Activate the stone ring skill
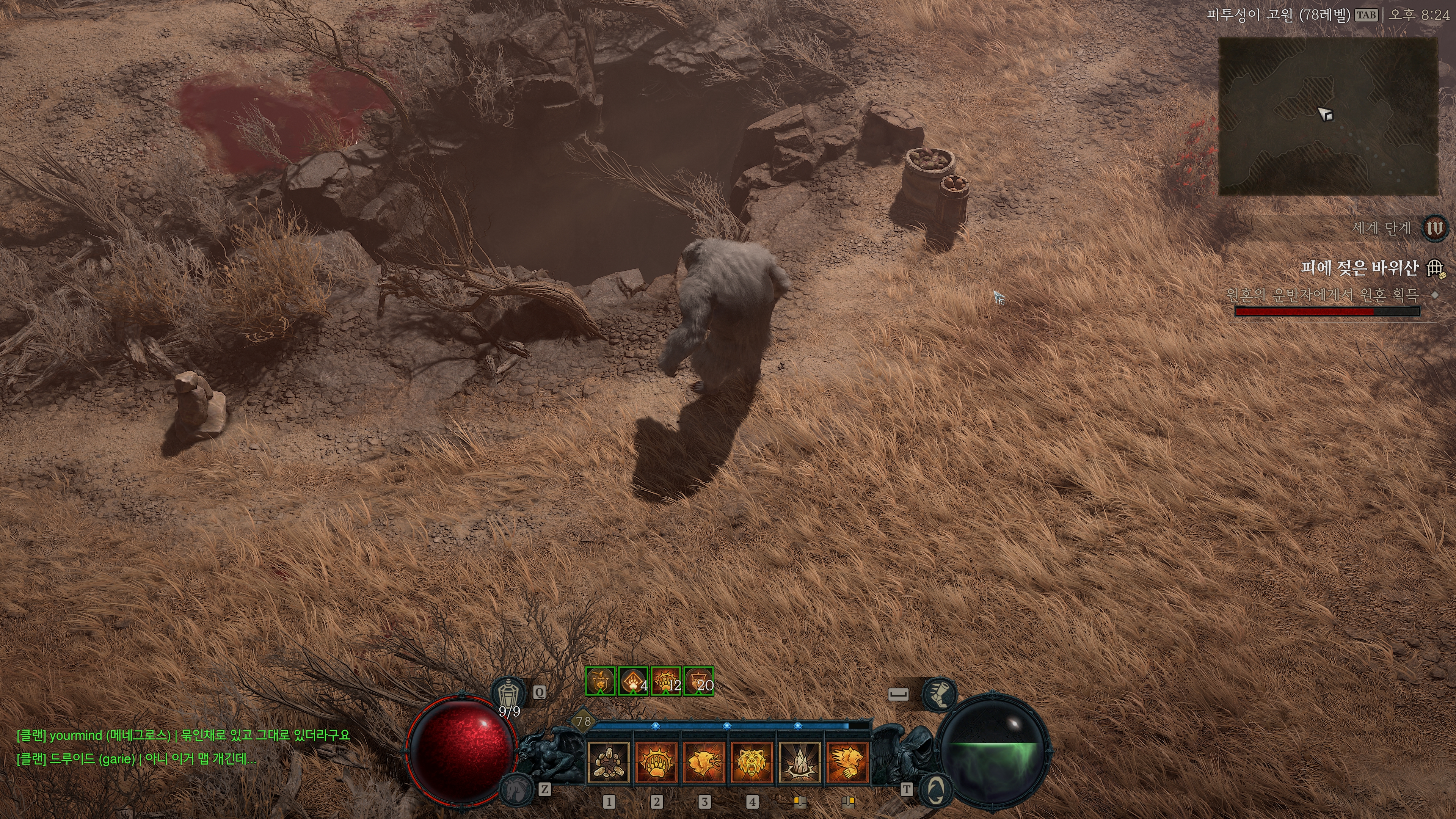 tap(609, 762)
